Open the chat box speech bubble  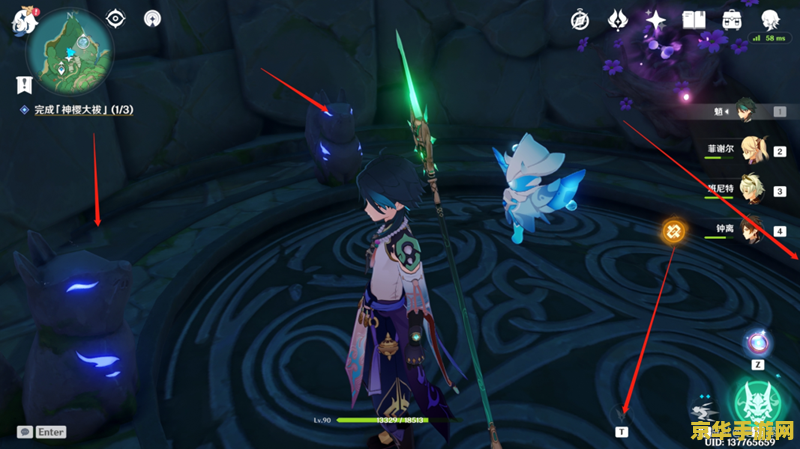(x=24, y=432)
